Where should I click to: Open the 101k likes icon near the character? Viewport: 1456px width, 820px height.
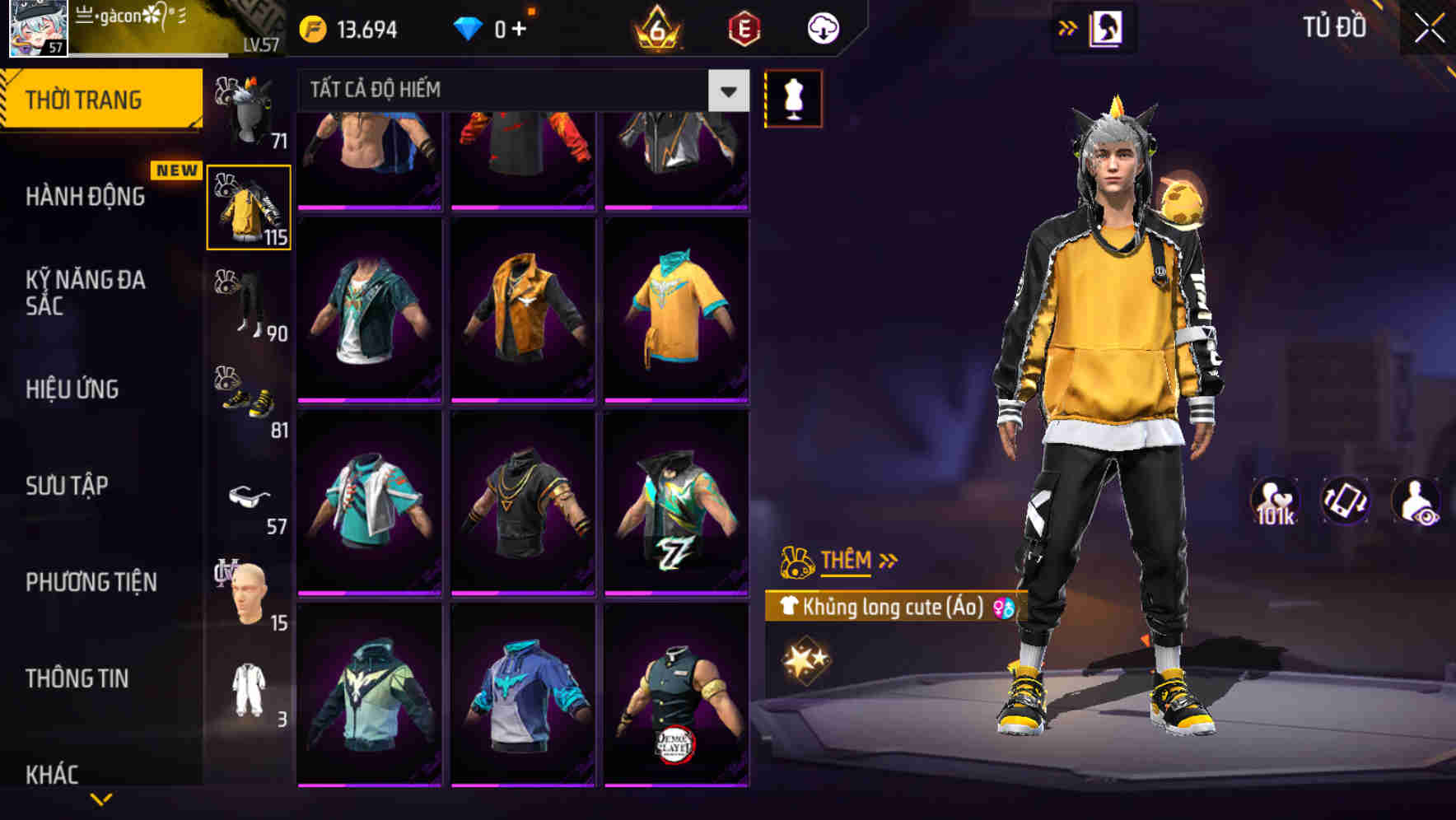coord(1276,501)
